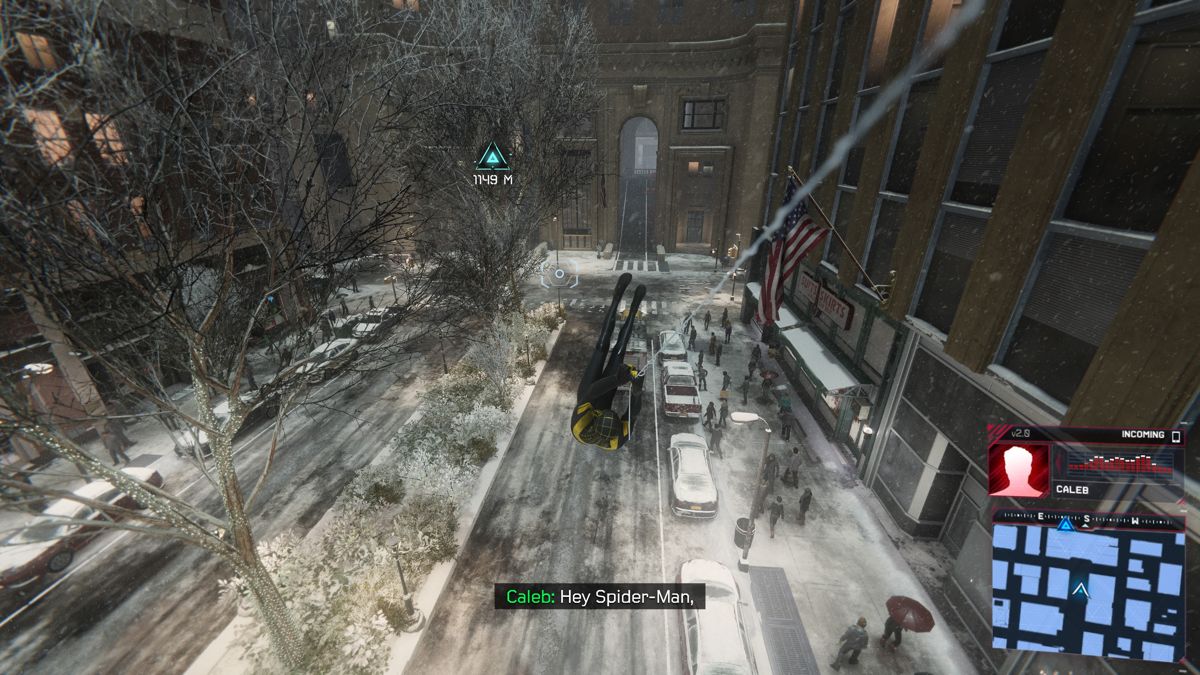The image size is (1200, 675).
Task: Click the compass strip above the minimap
Action: pos(1087,518)
